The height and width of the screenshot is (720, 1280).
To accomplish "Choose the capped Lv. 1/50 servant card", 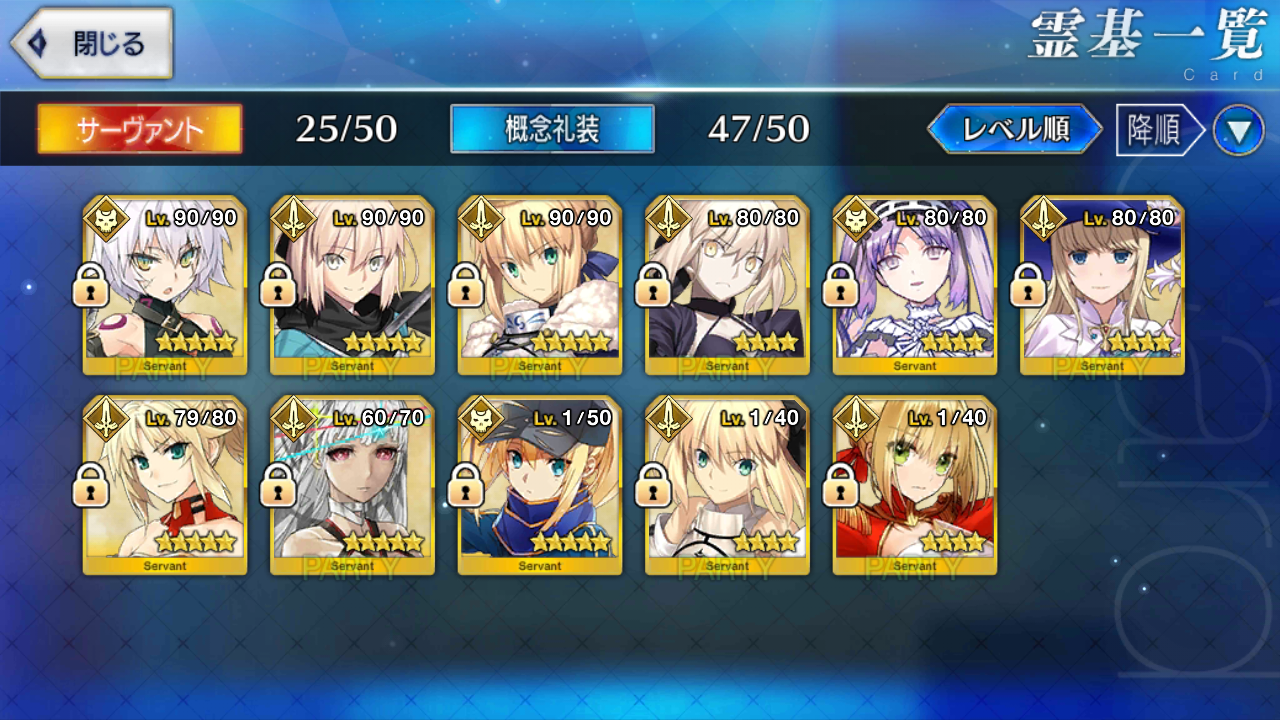I will [540, 485].
